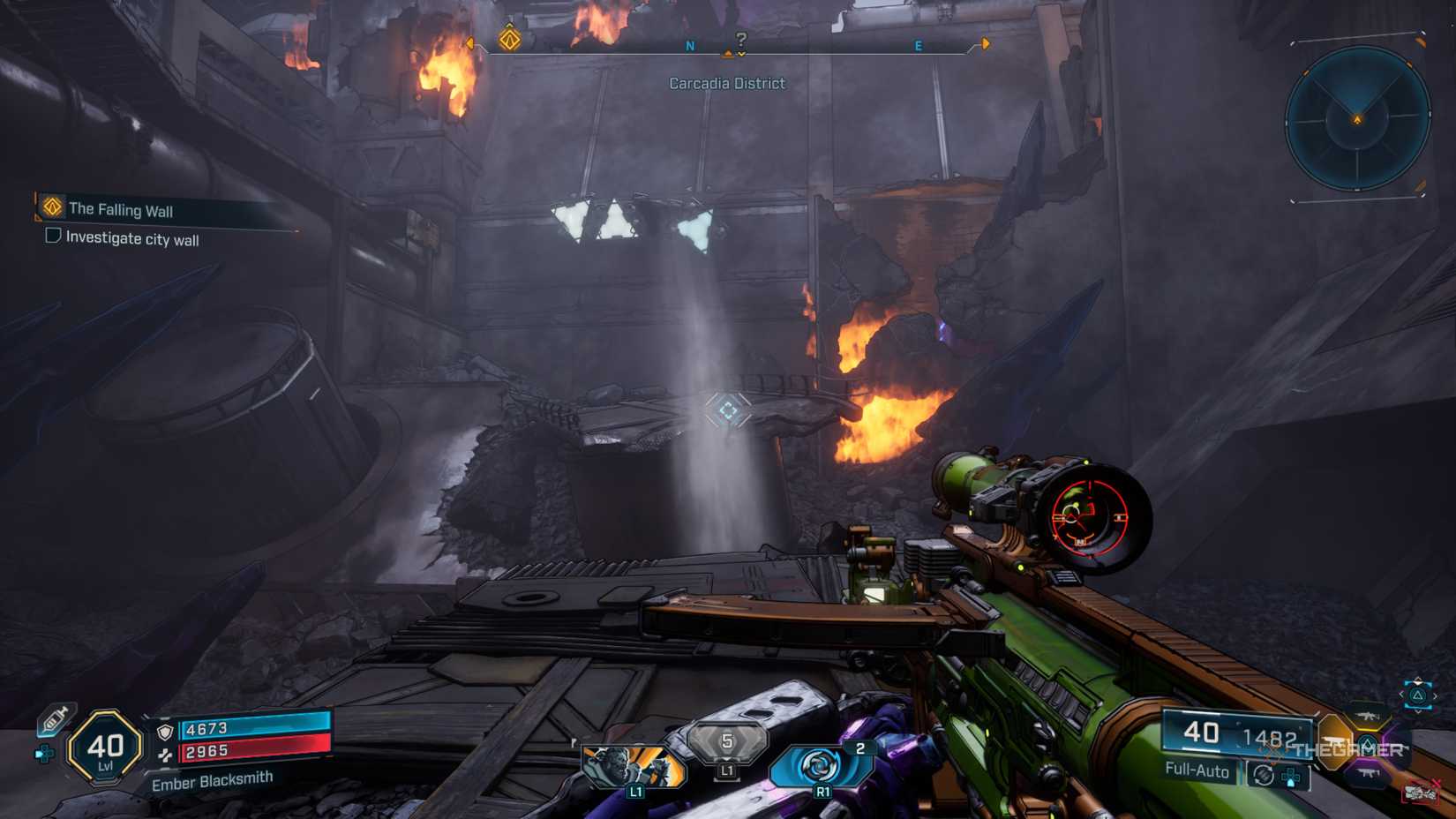Image resolution: width=1456 pixels, height=819 pixels.
Task: Click the triangle weapon-swap emblem
Action: tap(1418, 695)
